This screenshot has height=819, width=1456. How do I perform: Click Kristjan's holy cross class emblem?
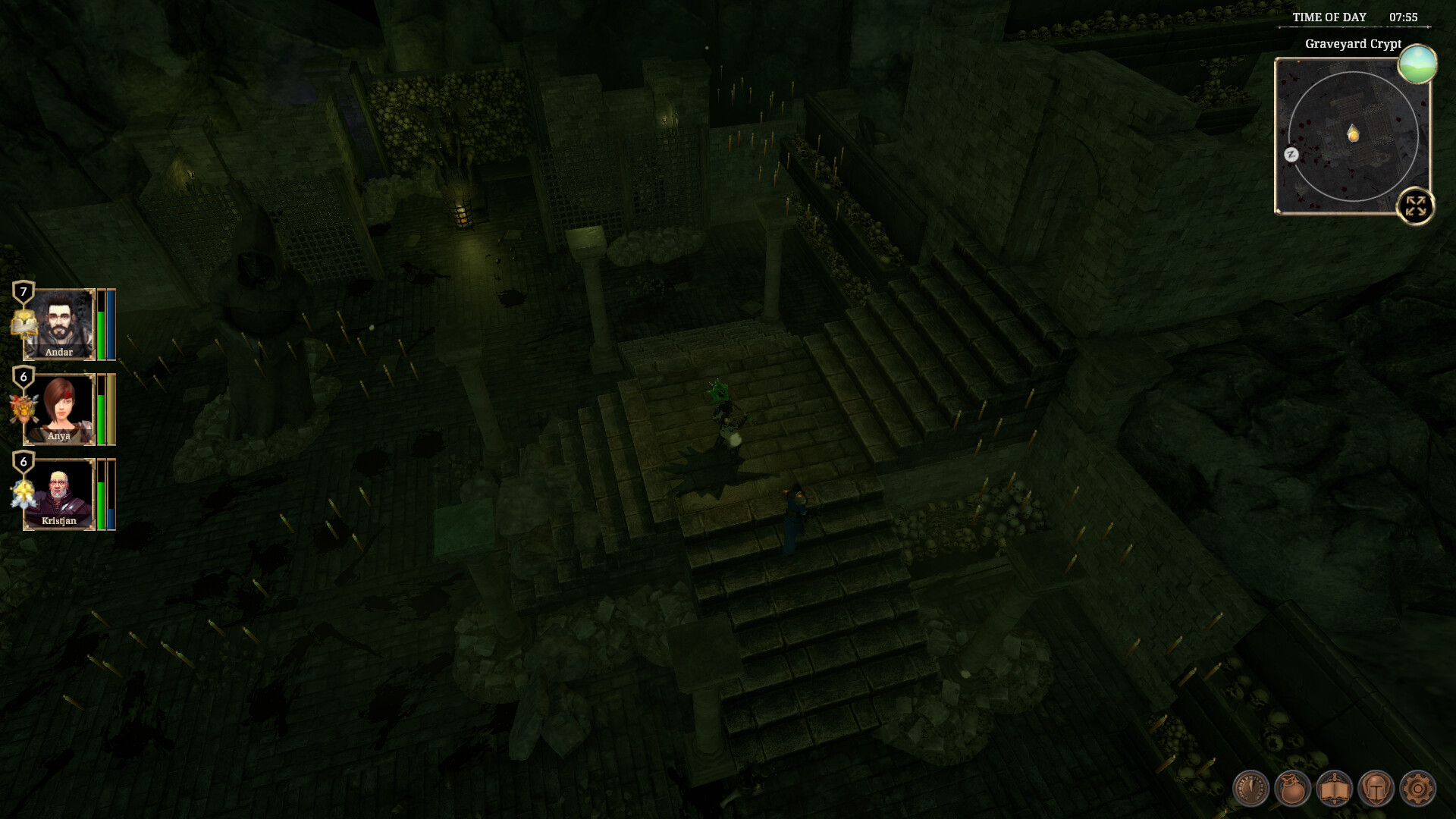click(x=23, y=493)
